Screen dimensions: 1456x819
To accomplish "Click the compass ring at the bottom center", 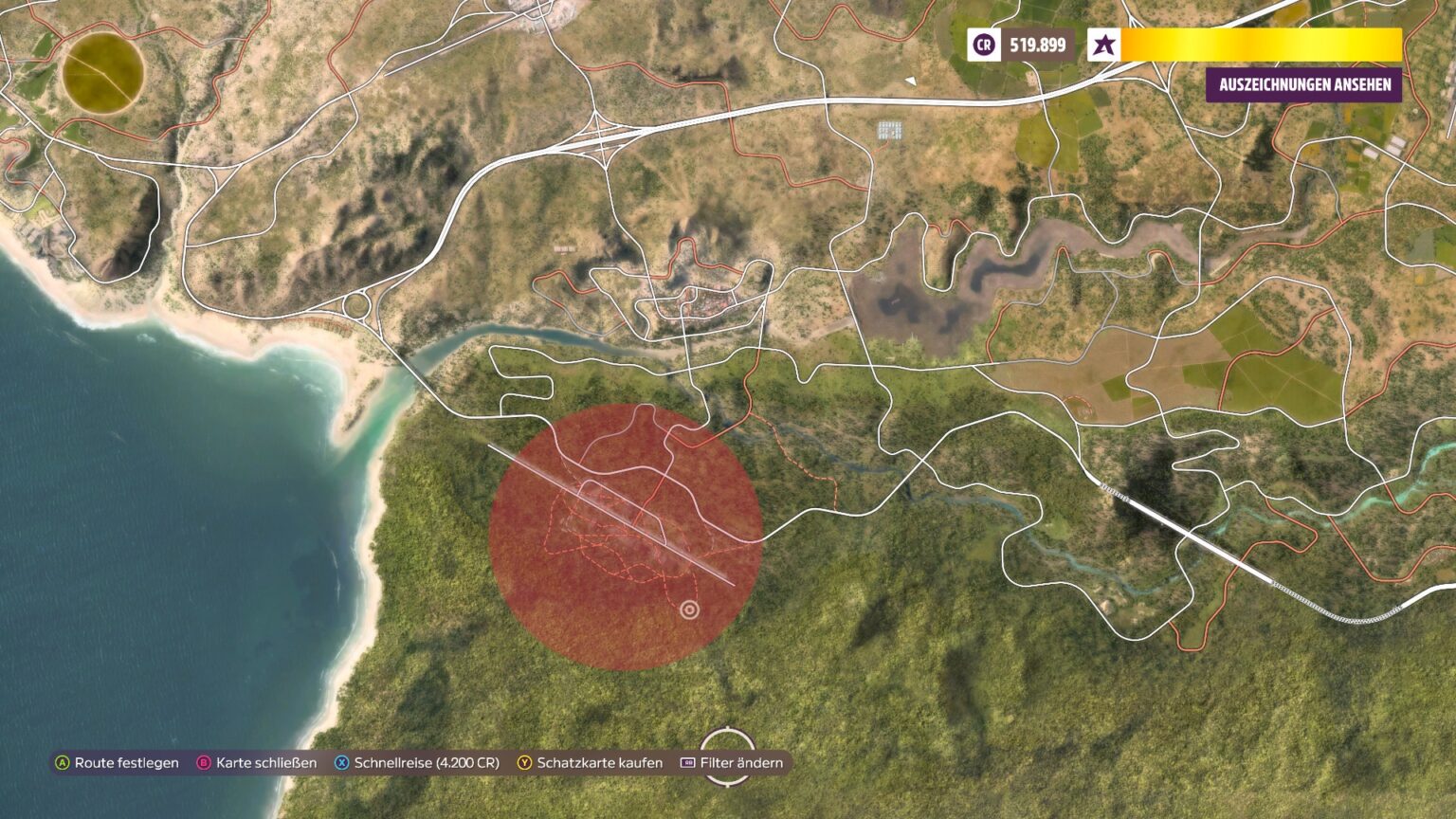I will coord(728,758).
